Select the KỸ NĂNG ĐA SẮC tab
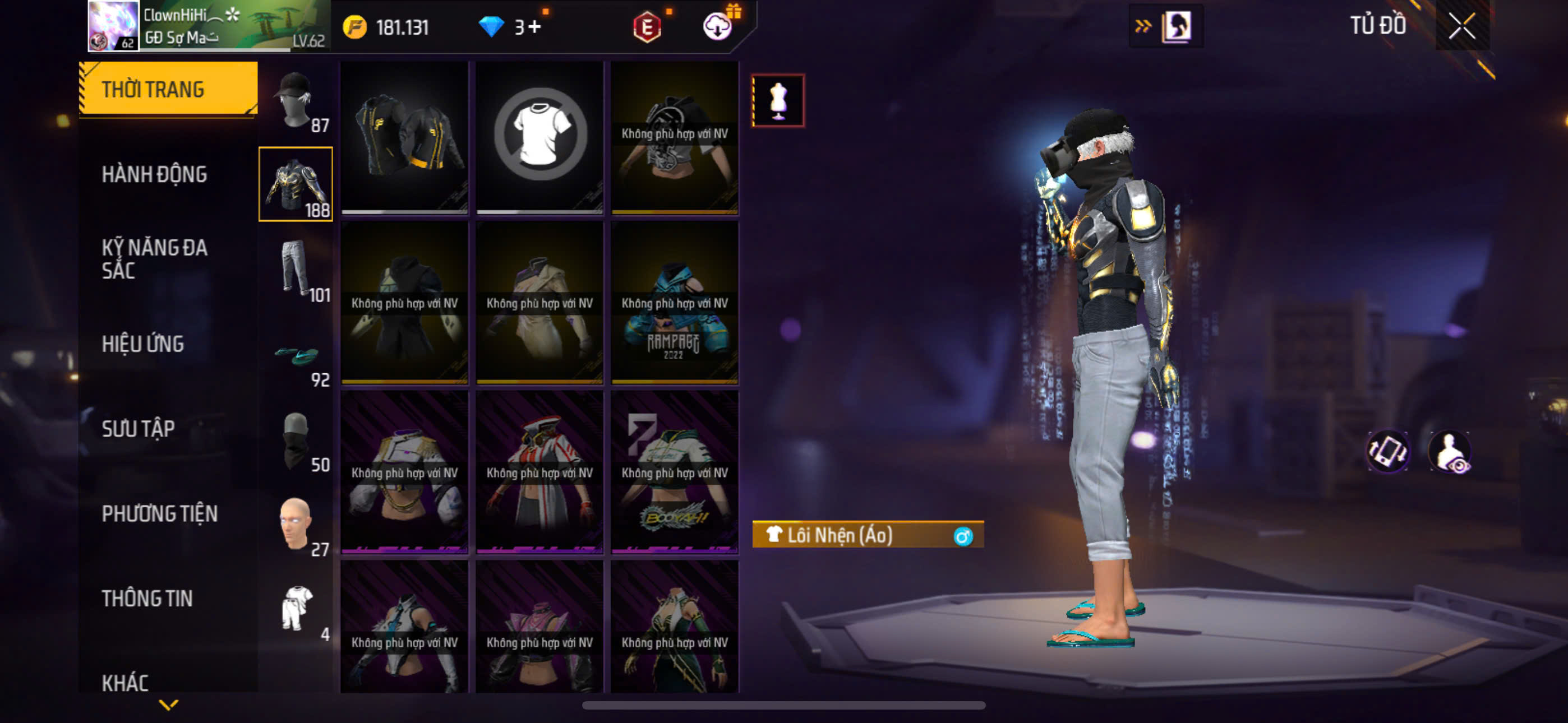 tap(154, 258)
